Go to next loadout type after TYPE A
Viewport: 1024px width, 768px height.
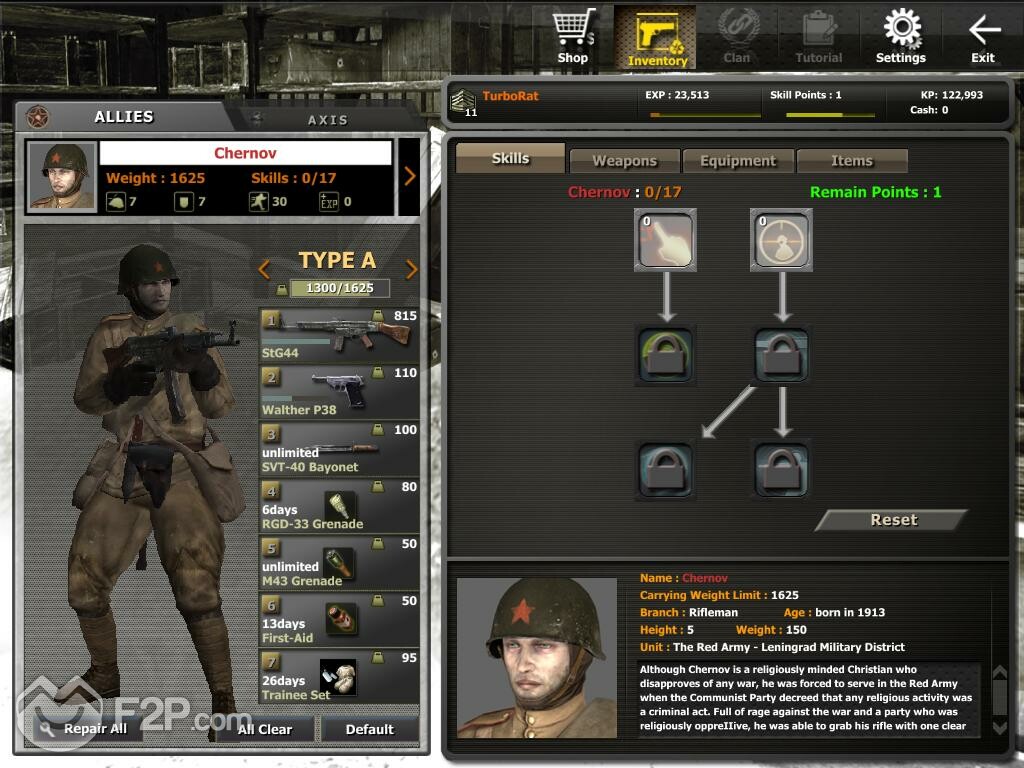pos(411,269)
